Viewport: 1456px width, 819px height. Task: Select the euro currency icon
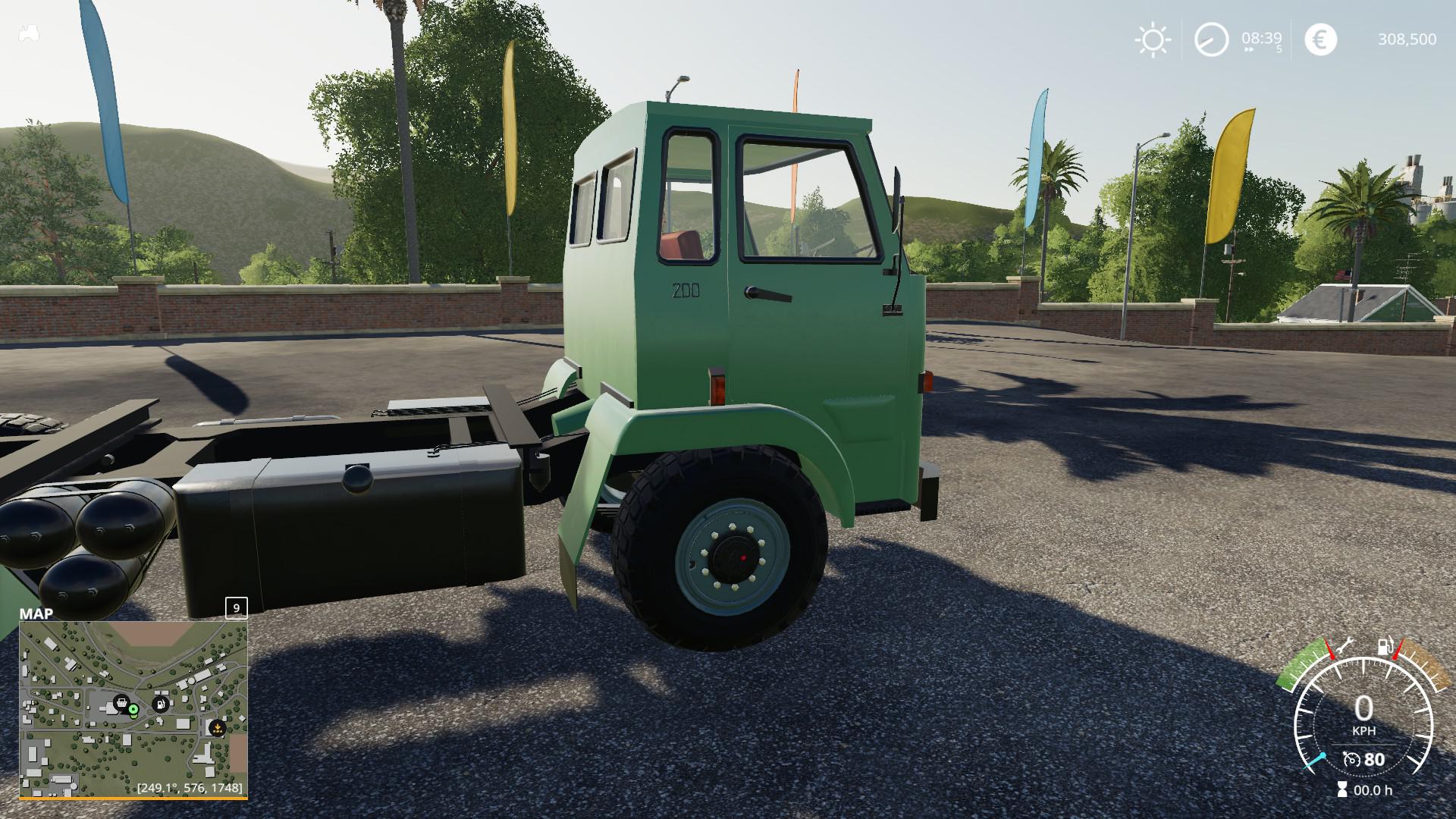click(1320, 38)
